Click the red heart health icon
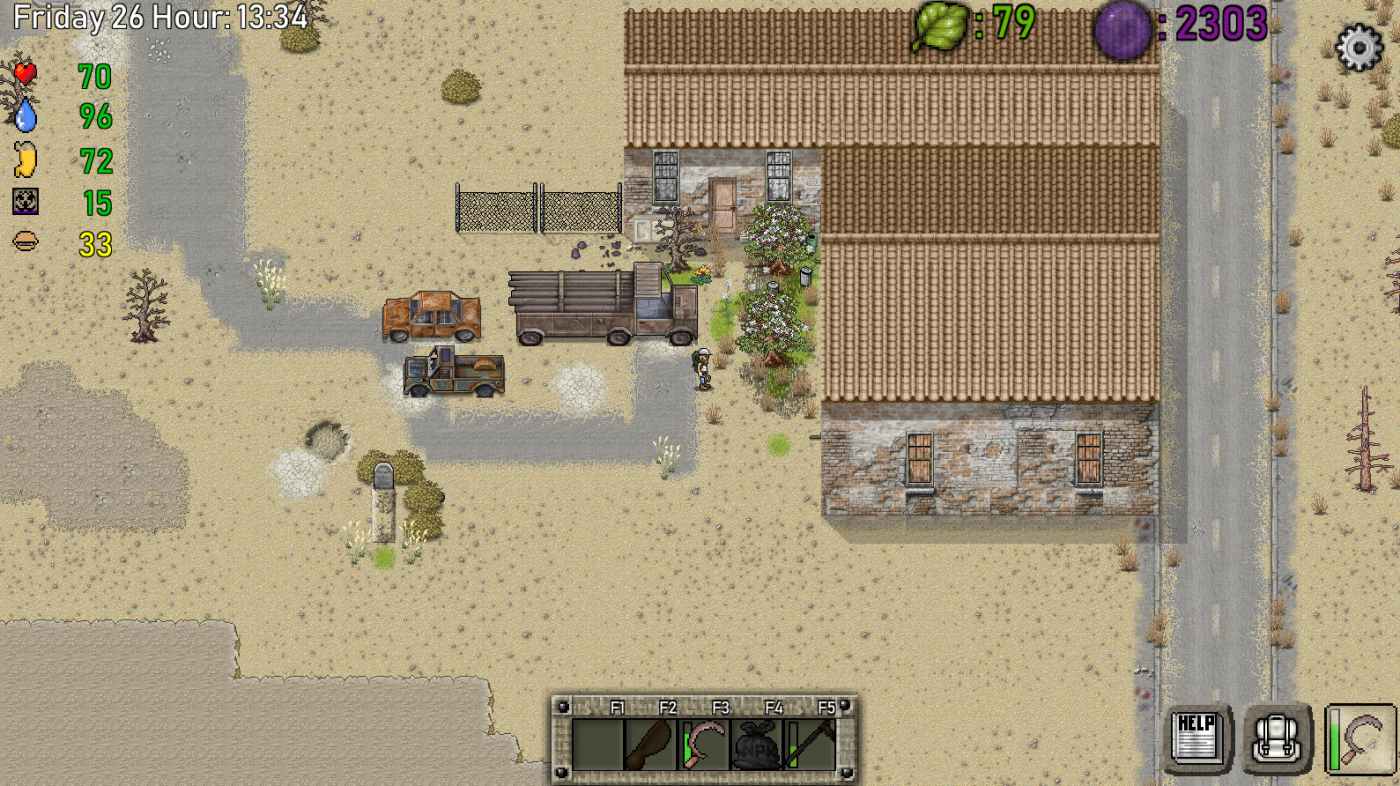 (25, 72)
